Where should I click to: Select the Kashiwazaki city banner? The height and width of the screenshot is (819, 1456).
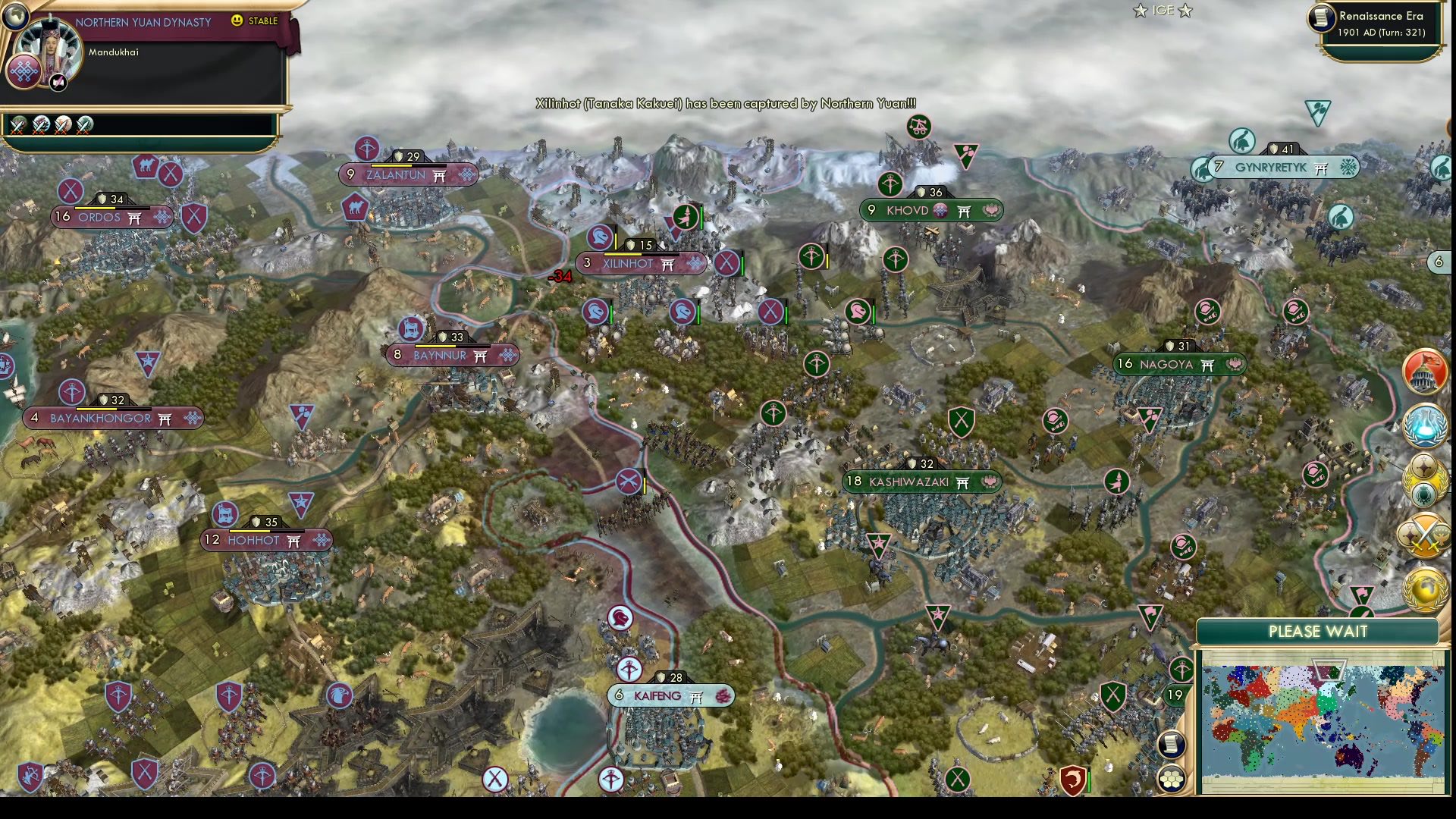(920, 481)
